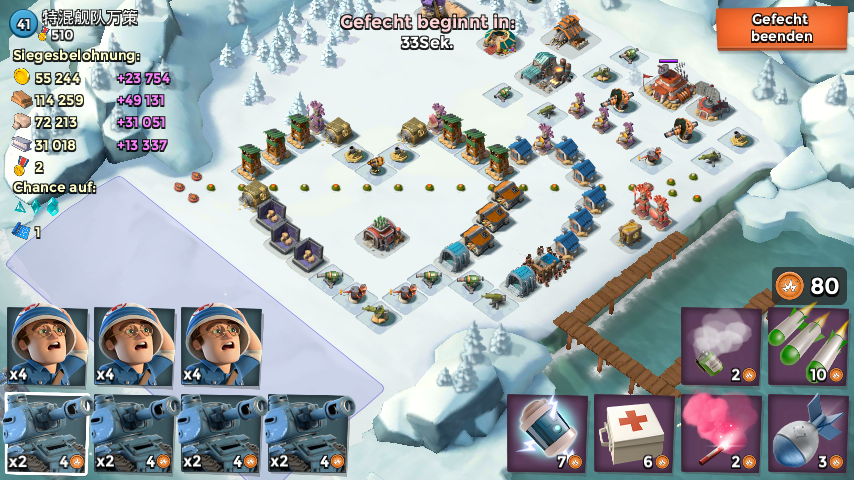Select the Smoke Screen gunboat ability
The width and height of the screenshot is (854, 480).
721,346
